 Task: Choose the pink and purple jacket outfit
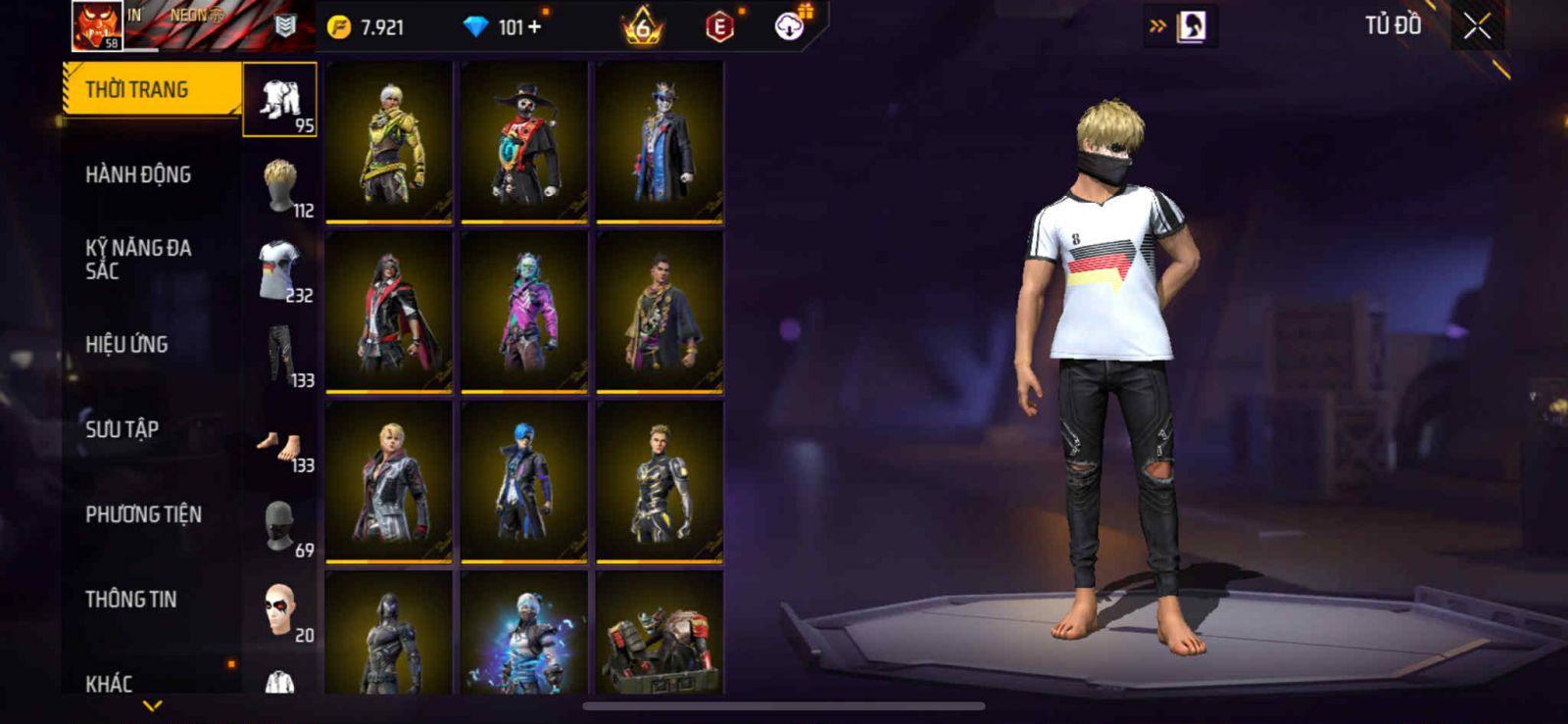point(524,312)
